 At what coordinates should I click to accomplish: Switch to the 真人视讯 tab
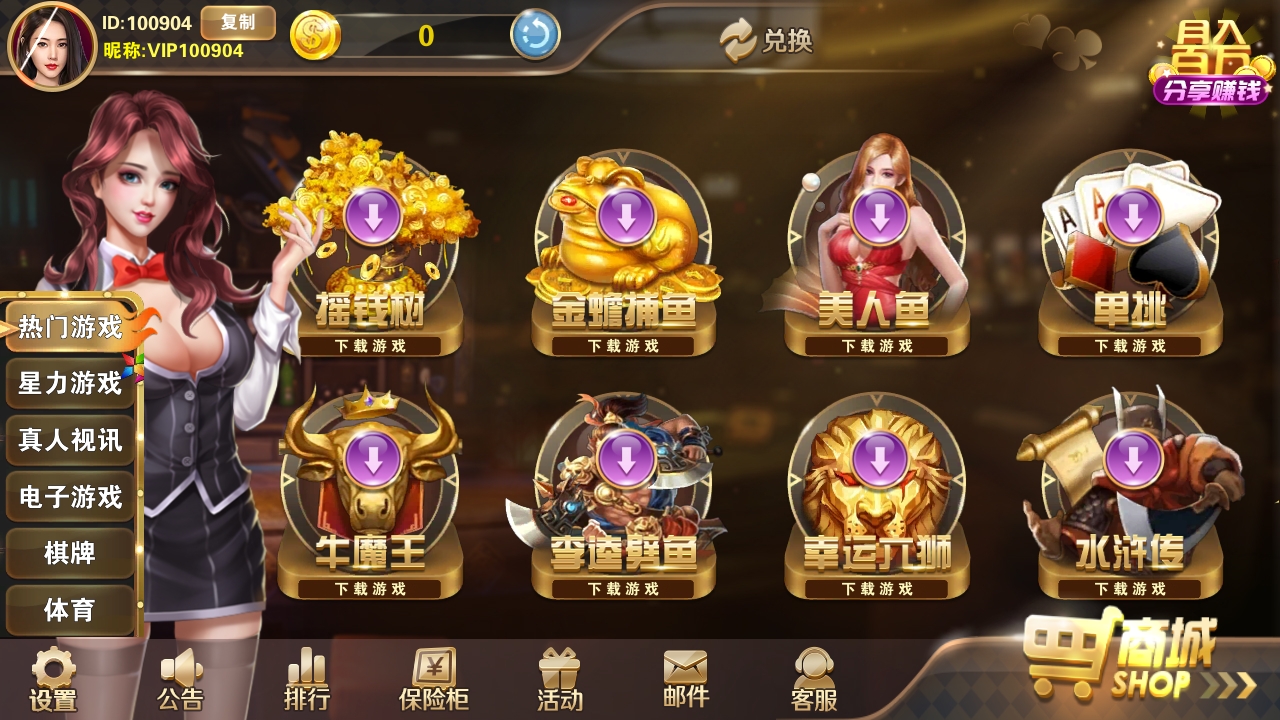(x=70, y=440)
